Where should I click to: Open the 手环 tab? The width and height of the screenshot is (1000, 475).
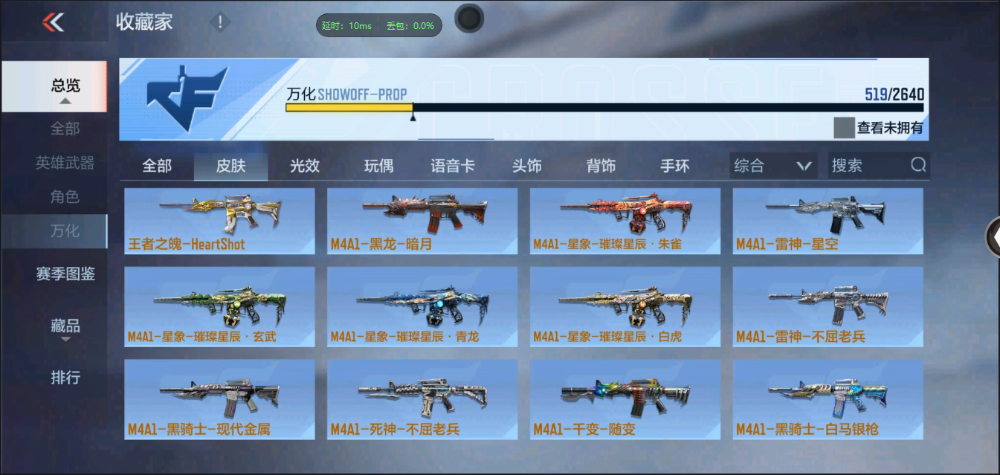(x=674, y=166)
